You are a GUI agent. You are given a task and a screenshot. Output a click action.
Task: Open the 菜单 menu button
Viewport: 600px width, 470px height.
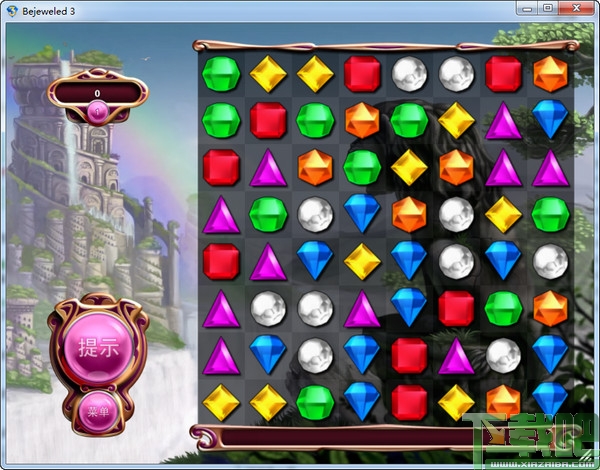(x=98, y=411)
